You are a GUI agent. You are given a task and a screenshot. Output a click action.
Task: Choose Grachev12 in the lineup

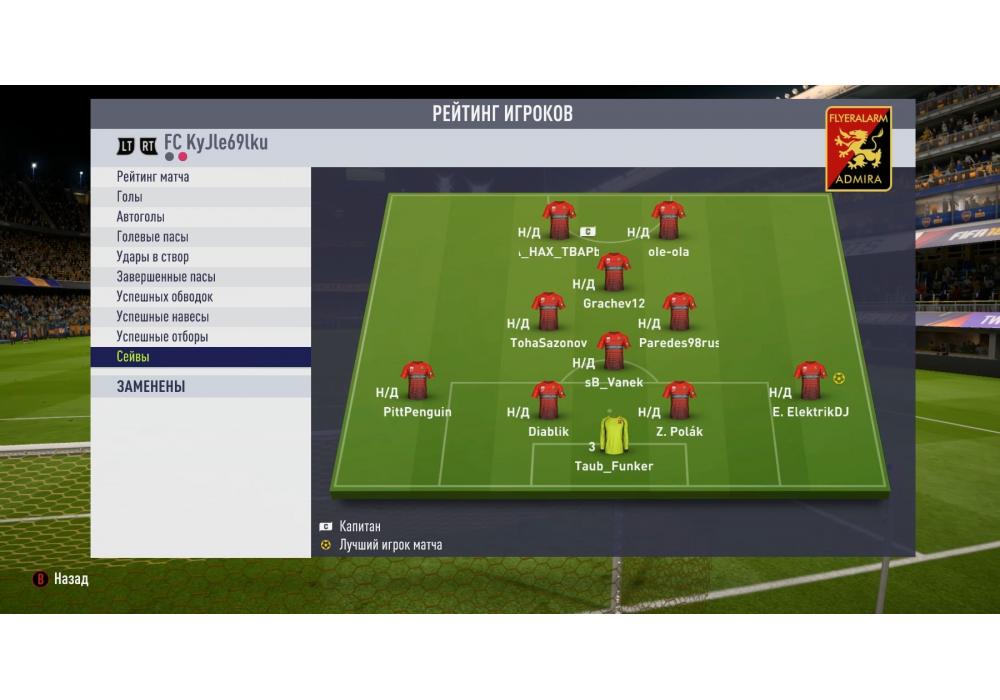(613, 273)
